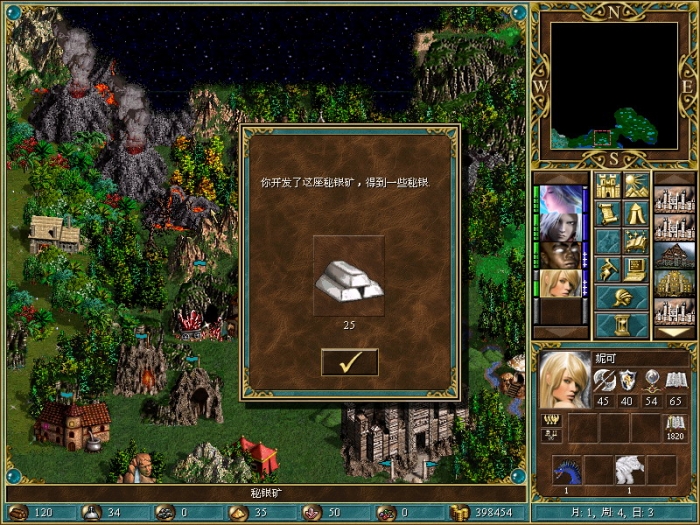End the turn with the hourglass button
This screenshot has width=700, height=525.
pos(622,325)
